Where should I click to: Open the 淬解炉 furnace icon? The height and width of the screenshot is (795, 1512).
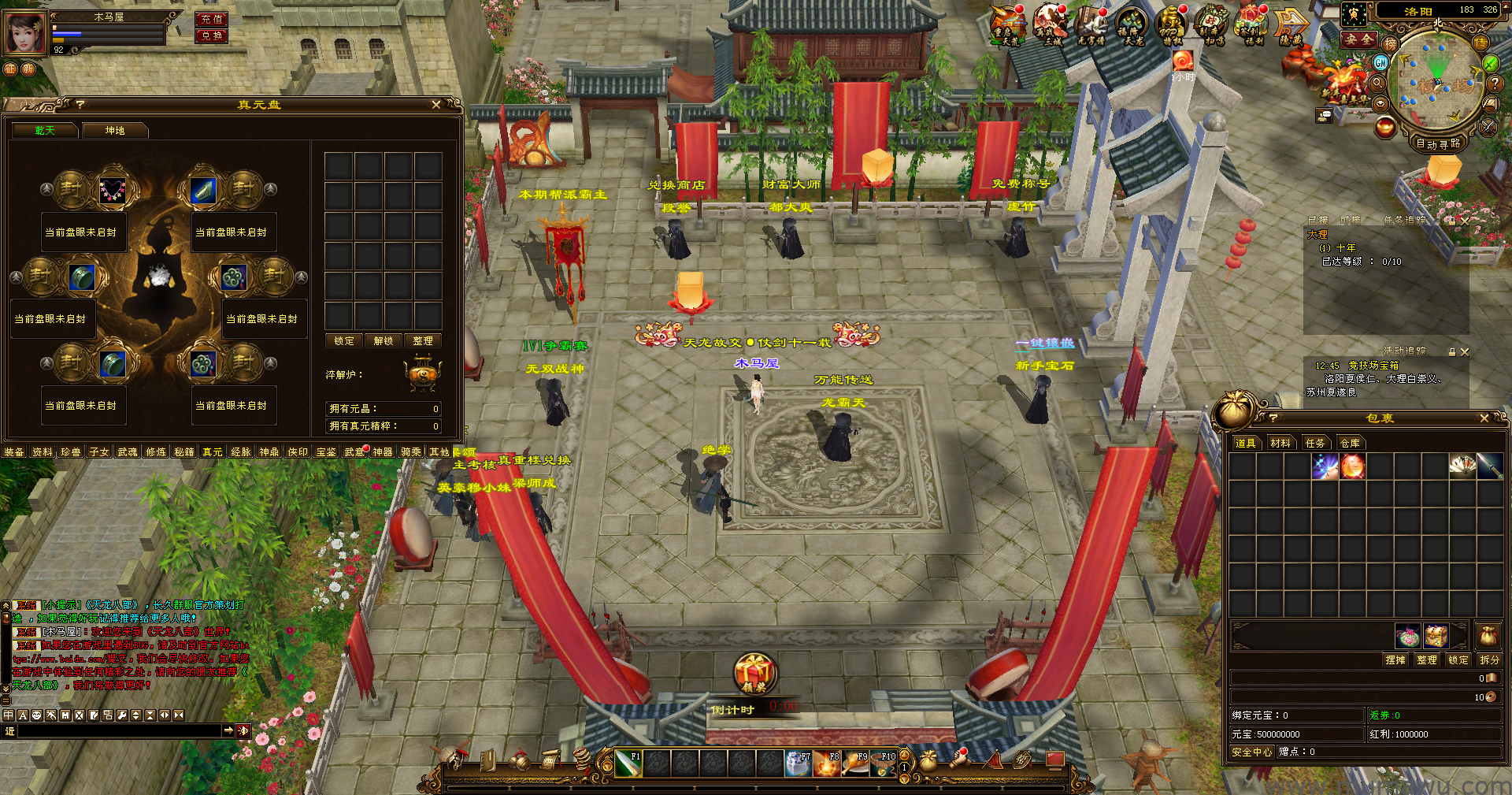tap(422, 374)
